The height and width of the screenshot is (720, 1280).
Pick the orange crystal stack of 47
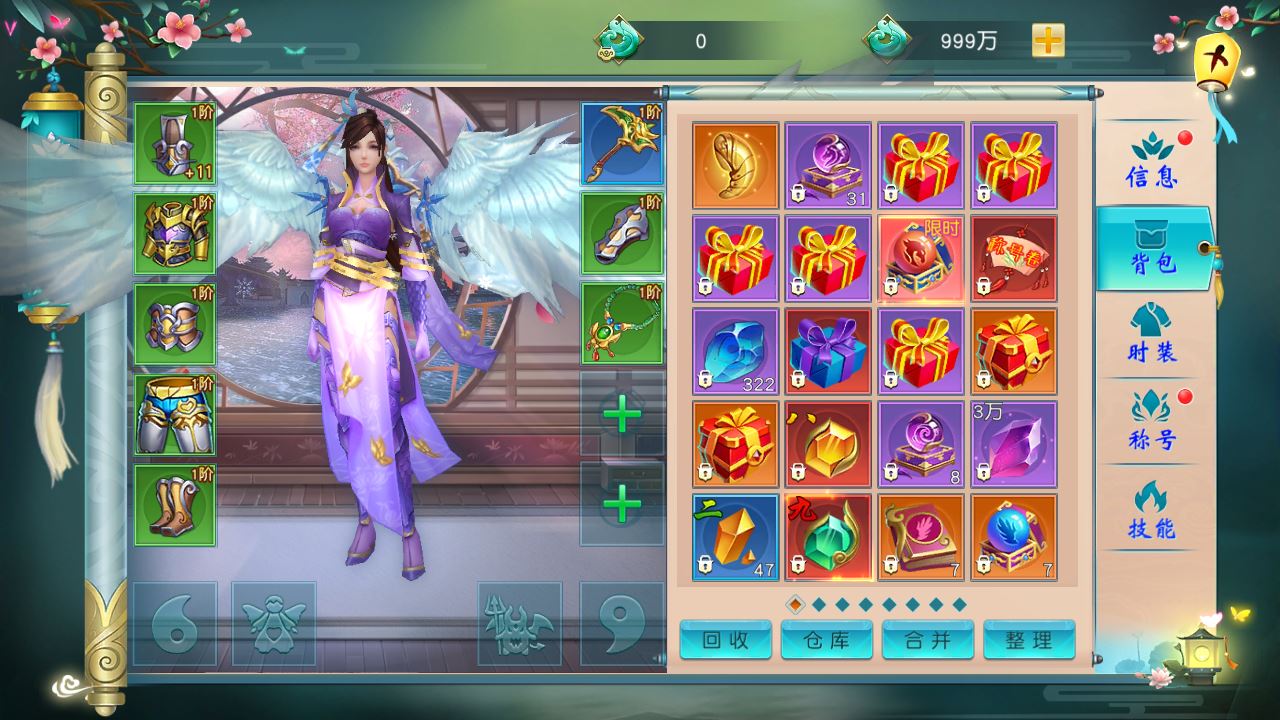click(x=735, y=537)
